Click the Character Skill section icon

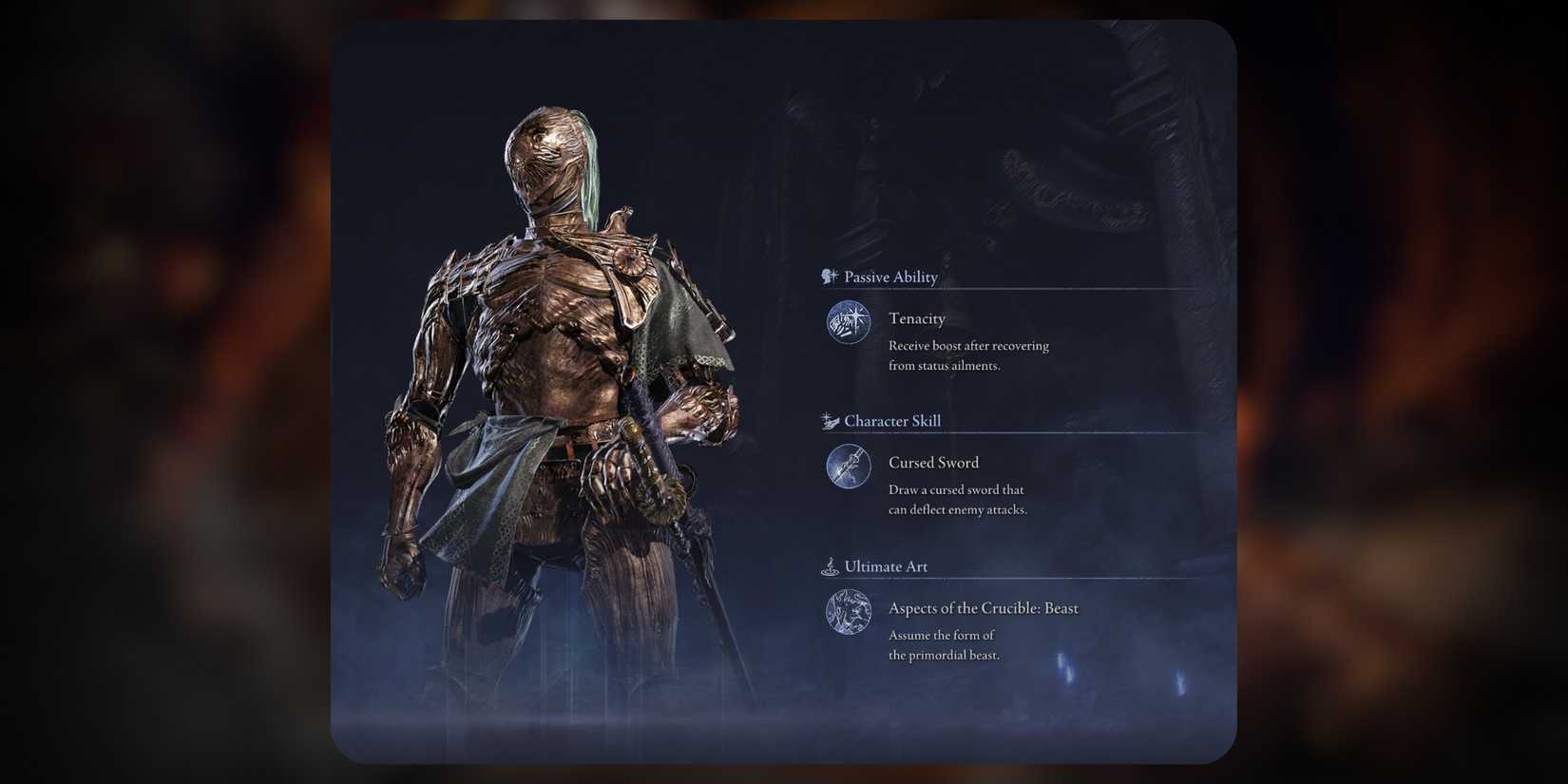(x=829, y=420)
